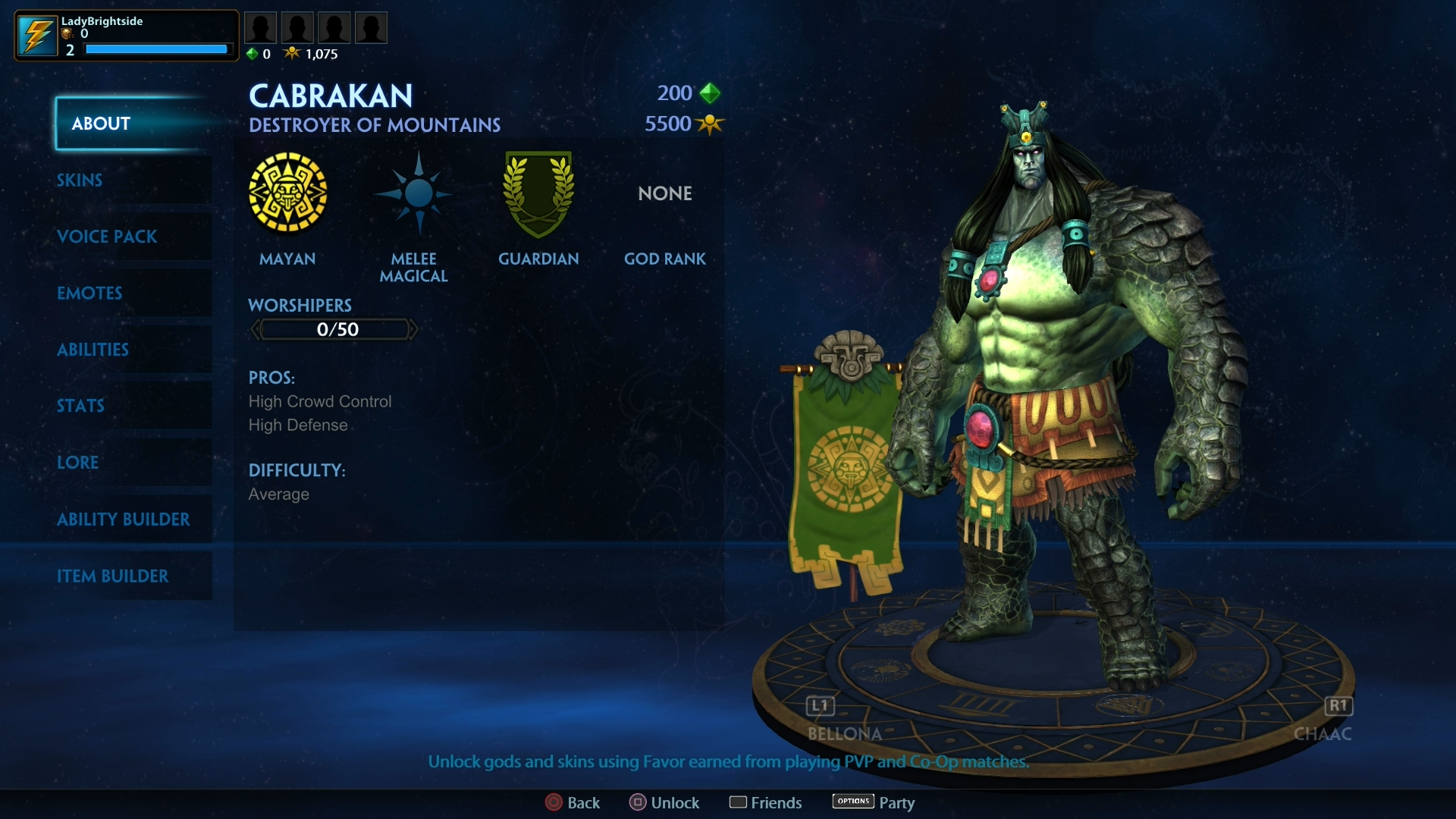Click the right arrow on Worshipers bar

tap(413, 328)
